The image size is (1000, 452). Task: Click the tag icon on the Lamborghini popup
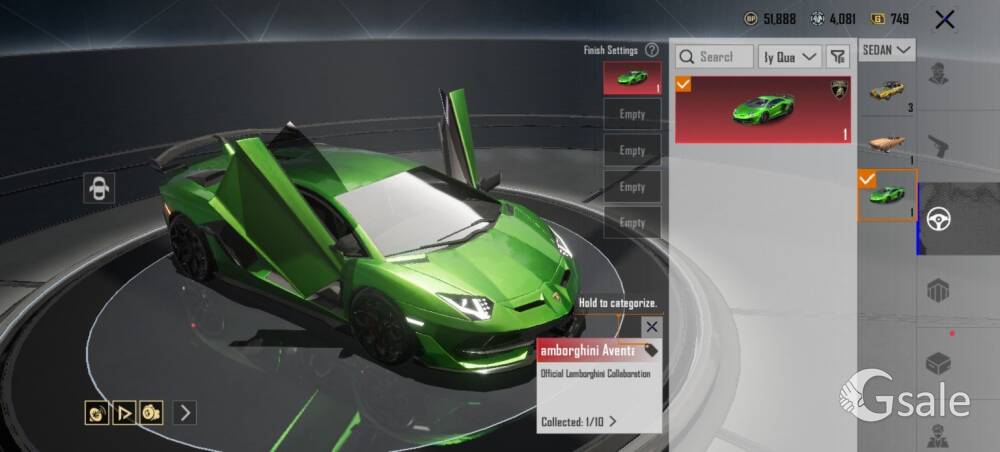651,350
